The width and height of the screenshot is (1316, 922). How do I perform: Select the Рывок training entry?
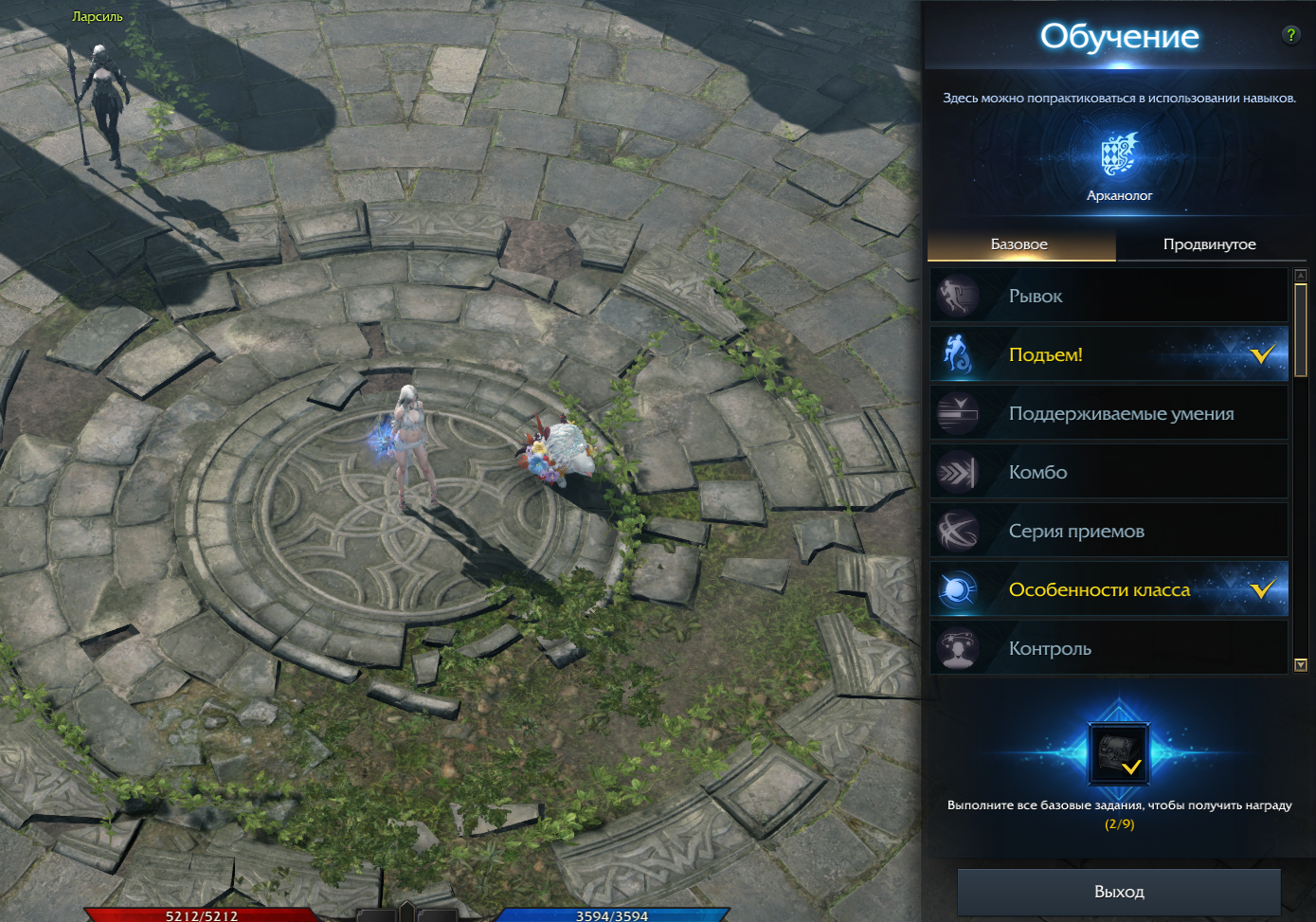tap(1109, 296)
